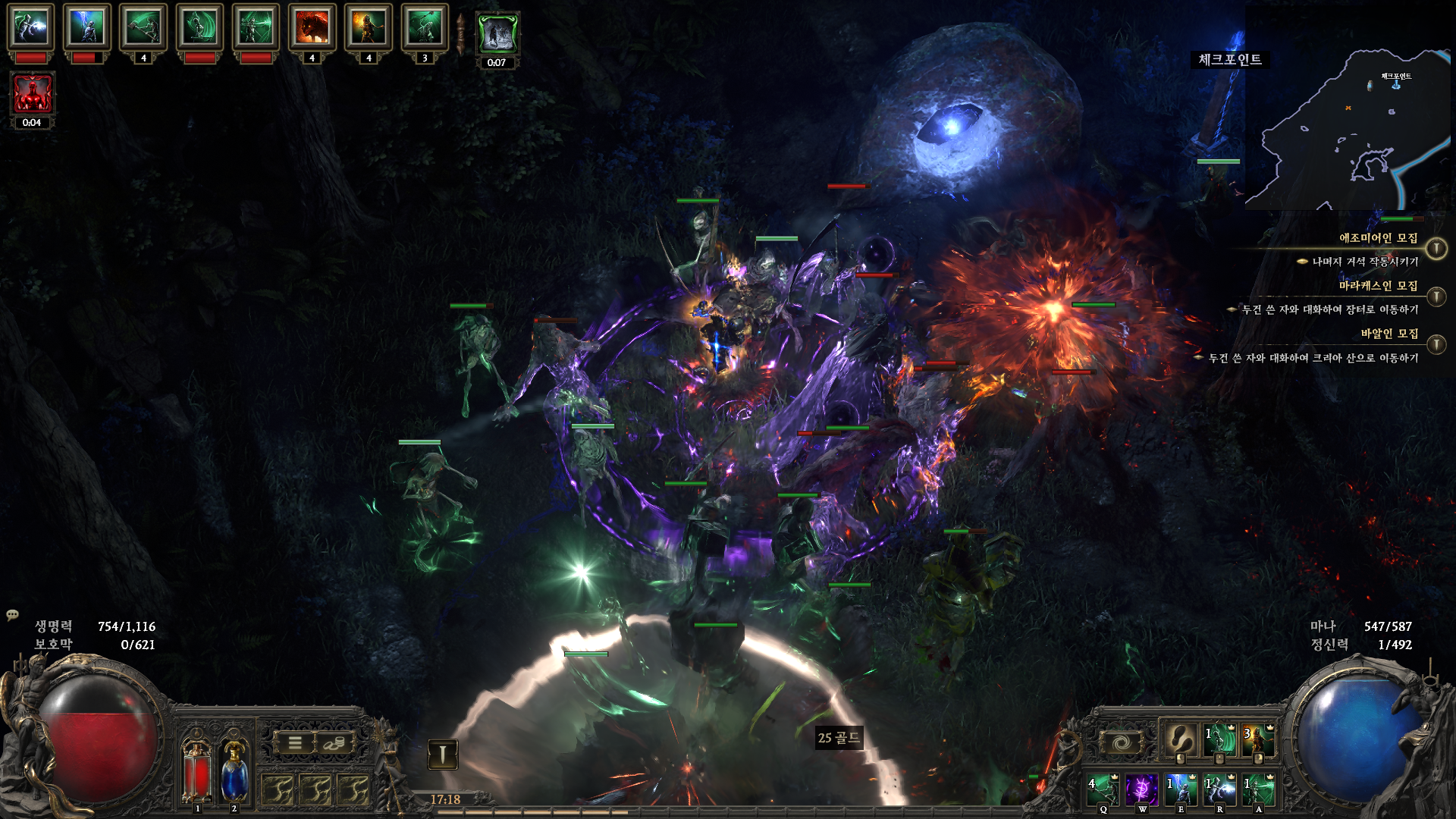1456x819 pixels.
Task: Select the skeleton archer skill on A
Action: pos(1259,789)
